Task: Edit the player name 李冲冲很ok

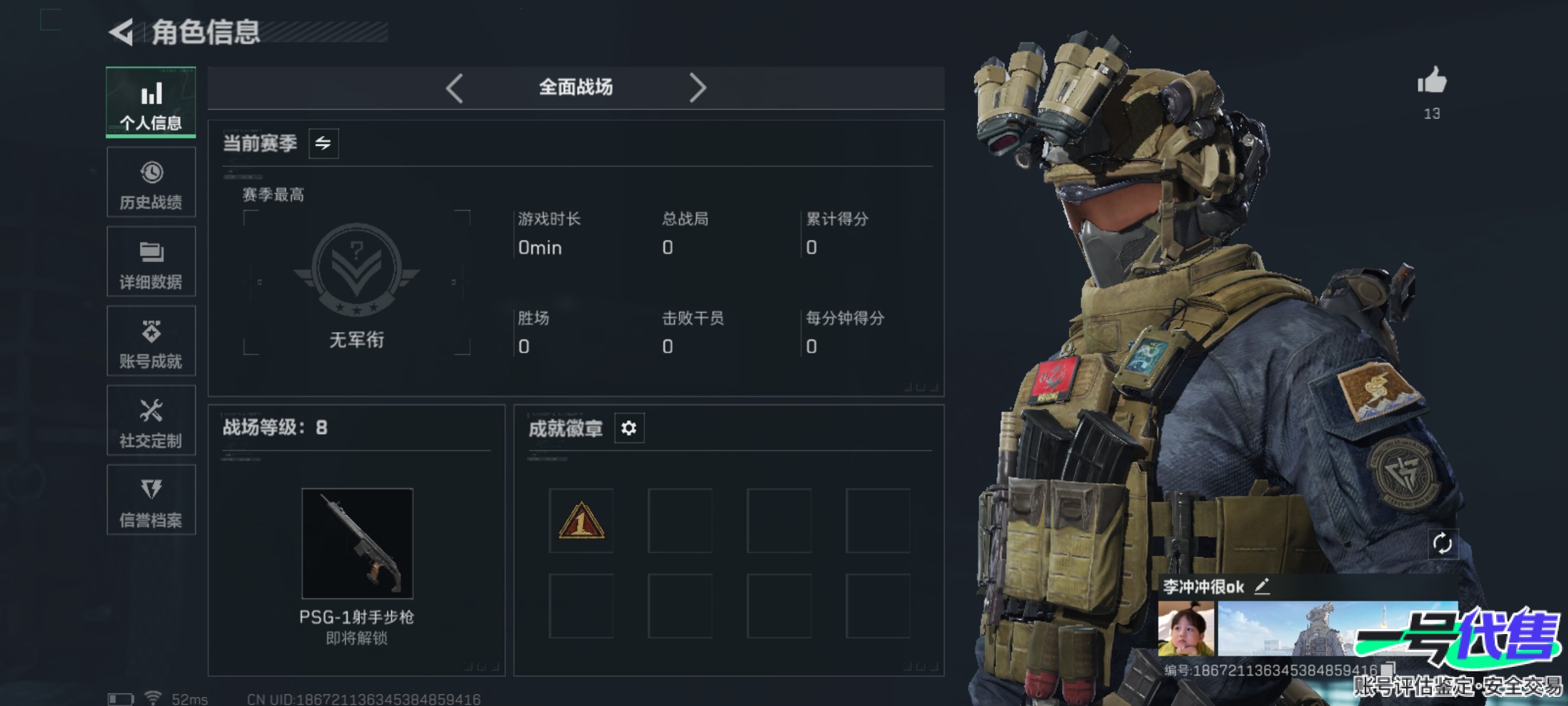Action: click(x=1262, y=586)
